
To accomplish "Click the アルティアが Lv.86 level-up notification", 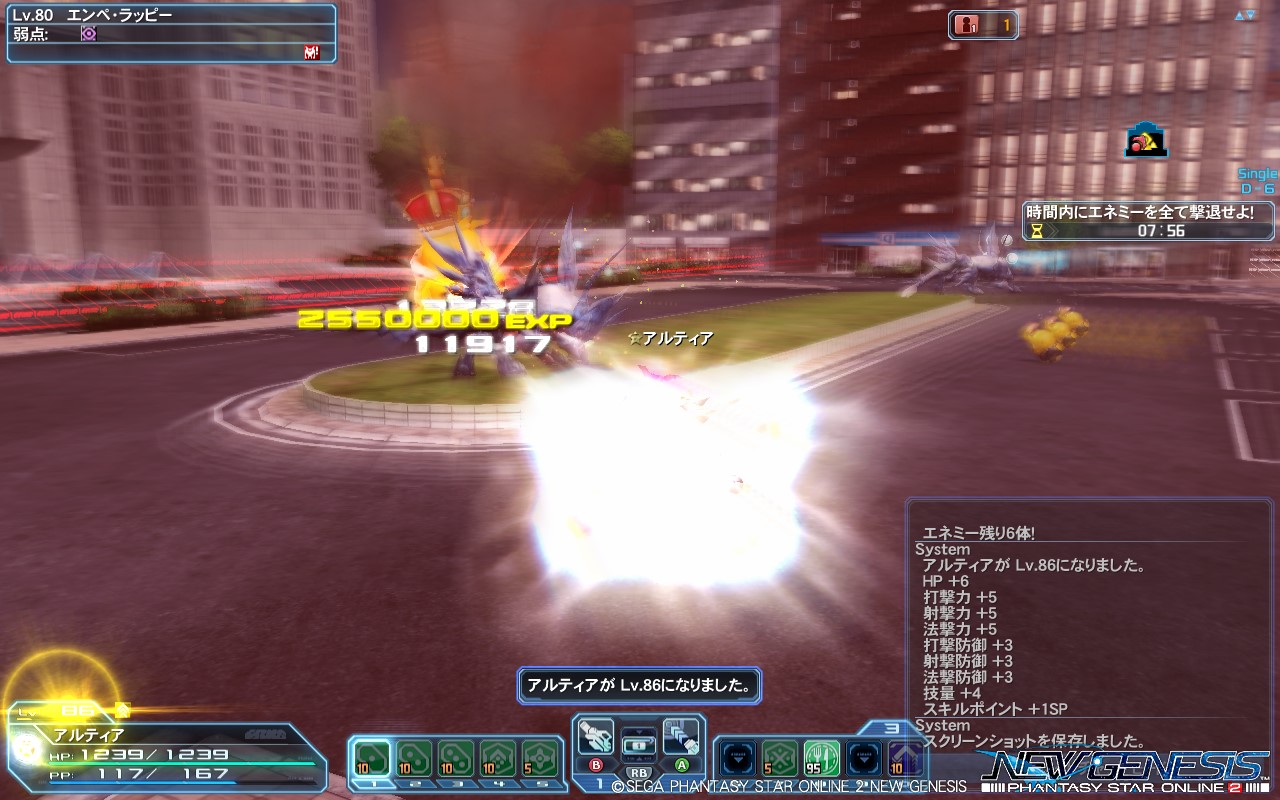I will point(638,686).
